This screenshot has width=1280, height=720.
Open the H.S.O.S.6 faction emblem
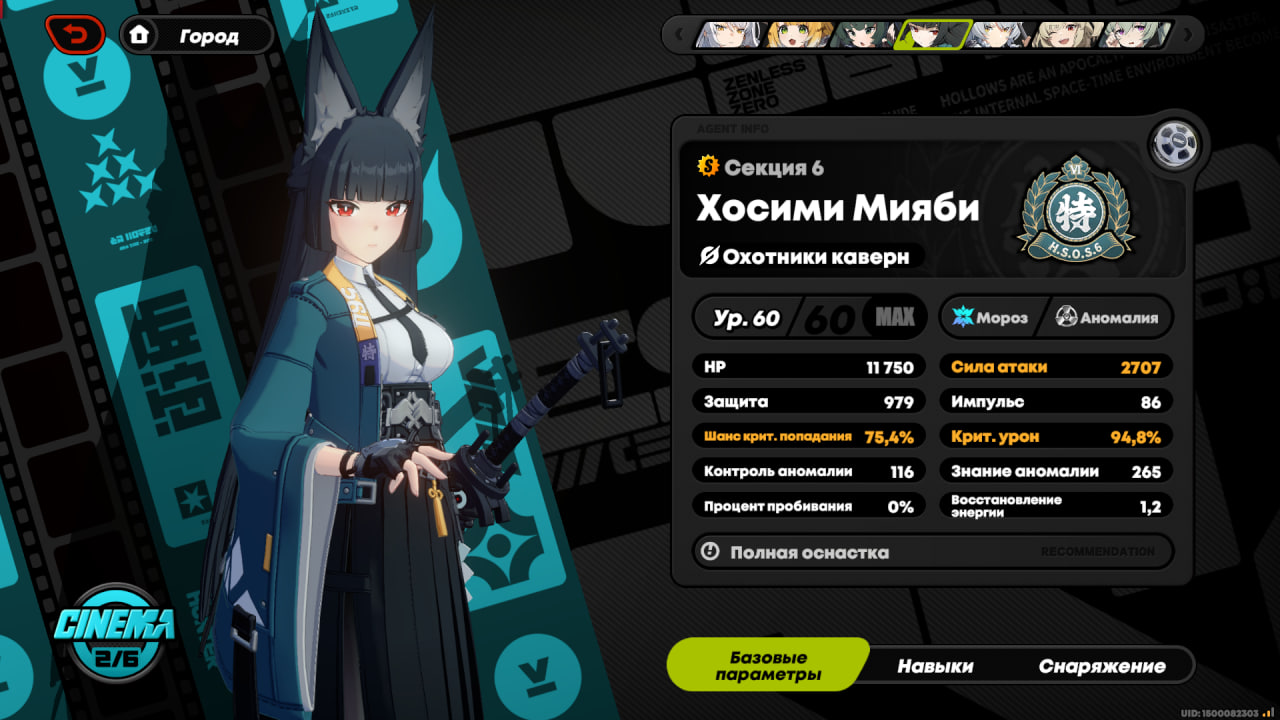pyautogui.click(x=1075, y=207)
